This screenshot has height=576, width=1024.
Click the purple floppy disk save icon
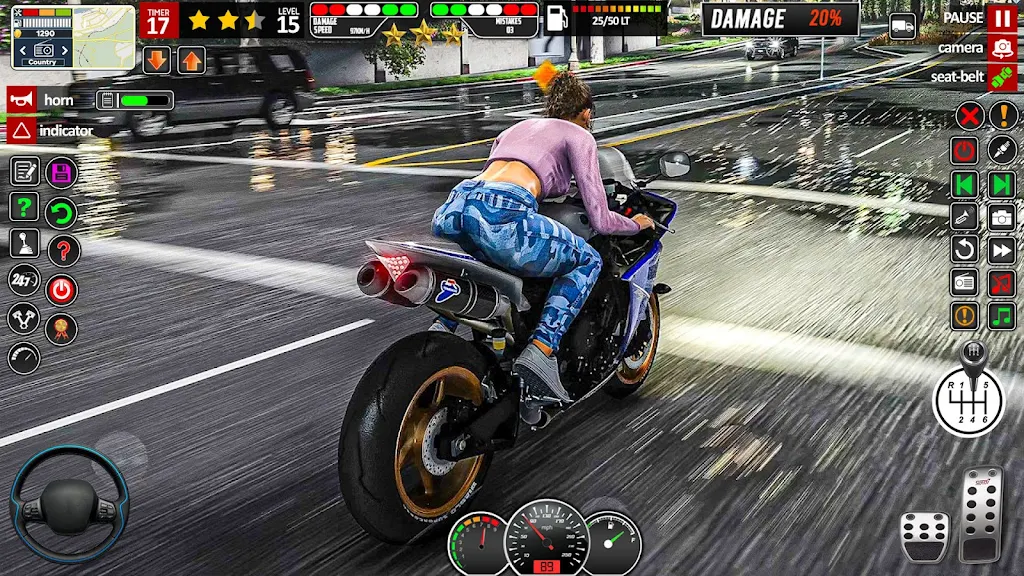point(62,172)
